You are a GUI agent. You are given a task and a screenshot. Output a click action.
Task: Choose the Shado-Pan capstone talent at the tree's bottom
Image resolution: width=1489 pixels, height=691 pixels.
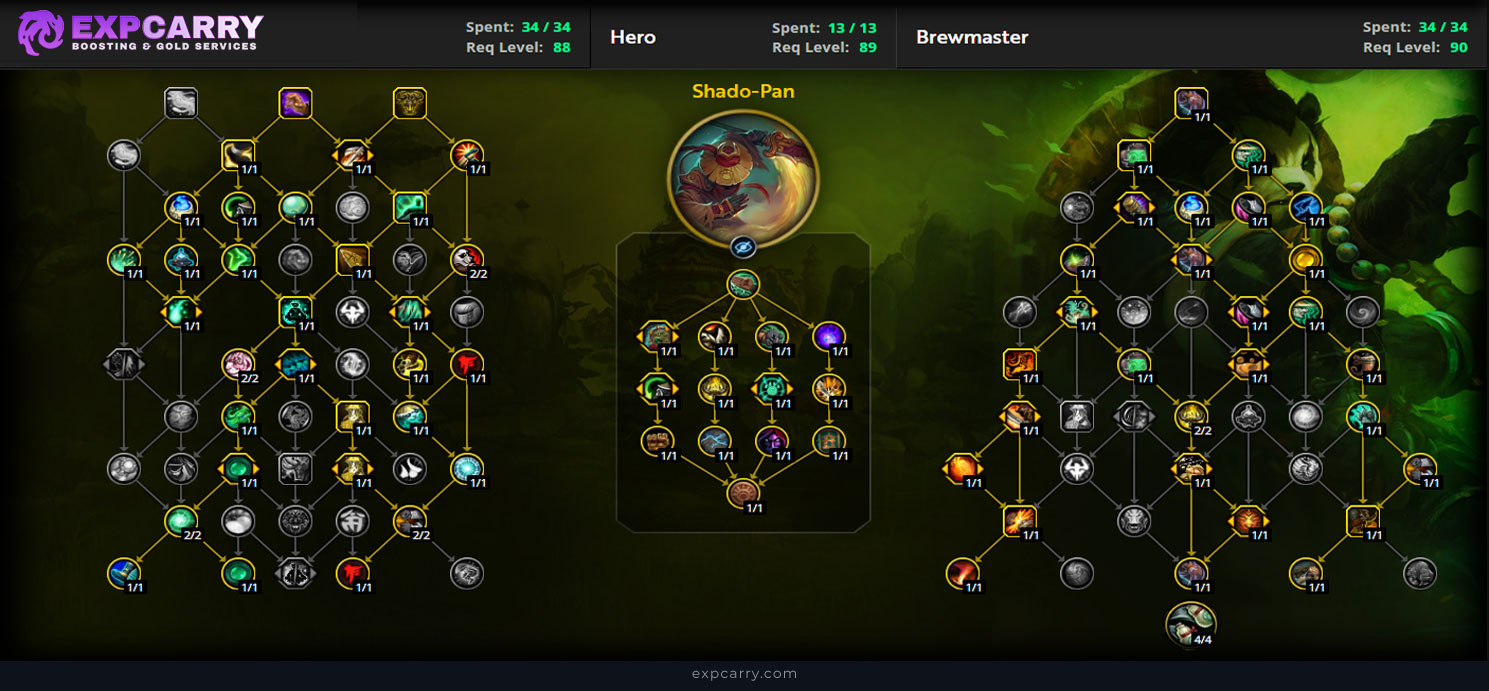(743, 492)
